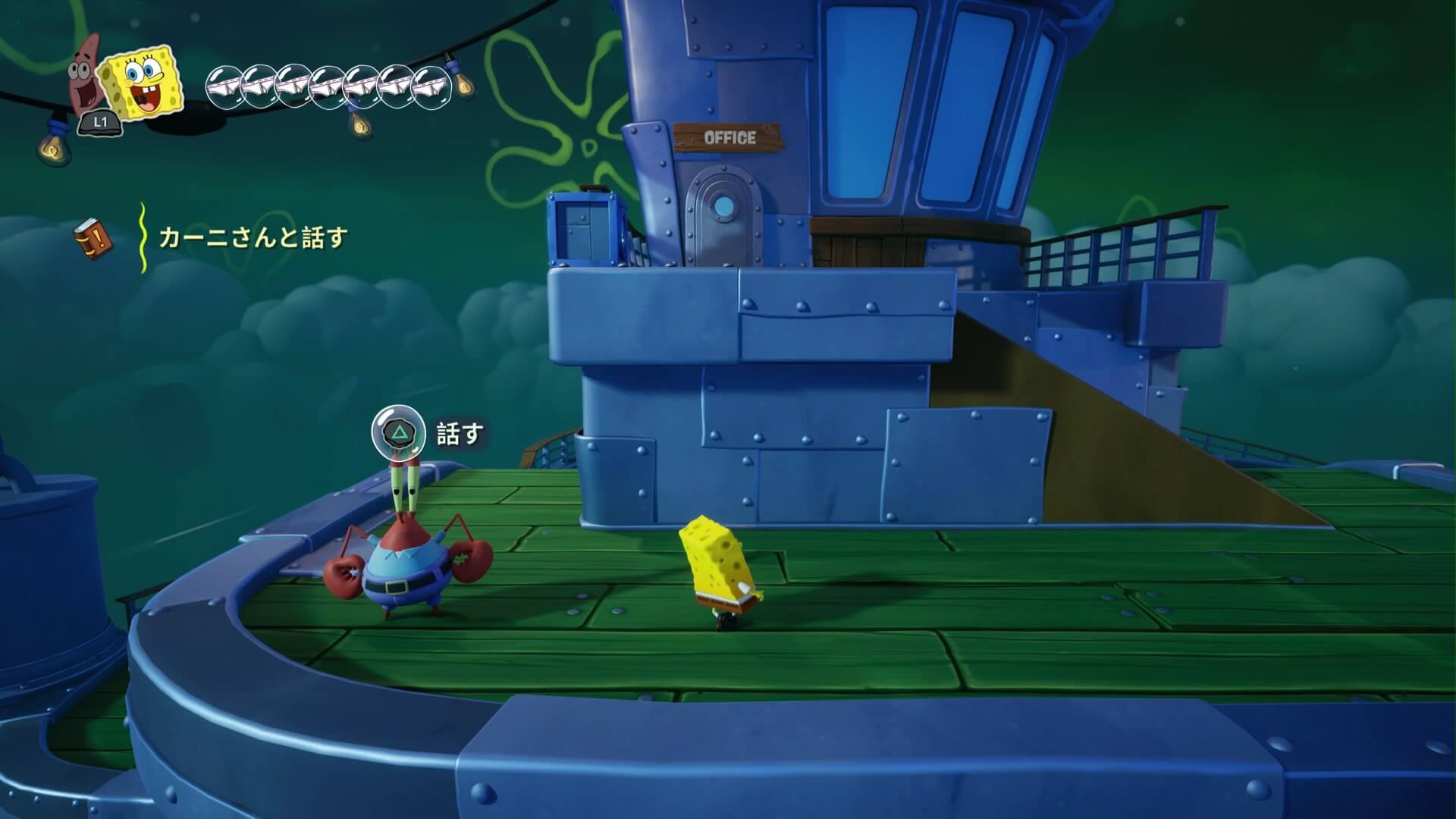Select the カーニさんと話す objective tracker
The image size is (1456, 819).
pos(252,238)
